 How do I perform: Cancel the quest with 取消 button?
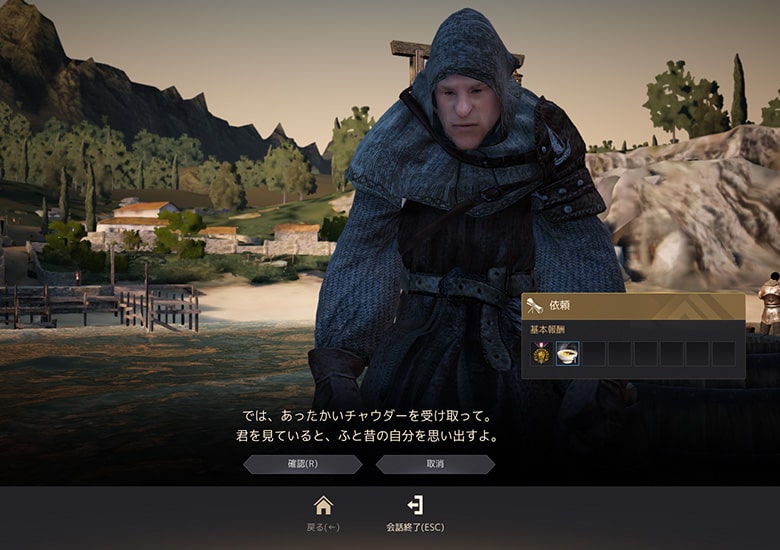click(x=435, y=464)
